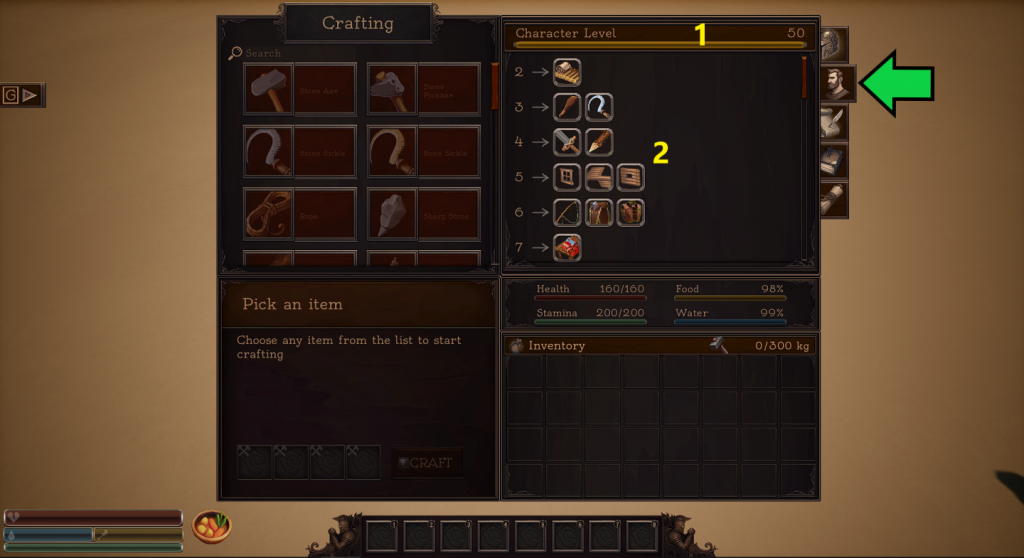Screen dimensions: 1024x558
Task: Open the helmet equipment tab
Action: pyautogui.click(x=832, y=45)
